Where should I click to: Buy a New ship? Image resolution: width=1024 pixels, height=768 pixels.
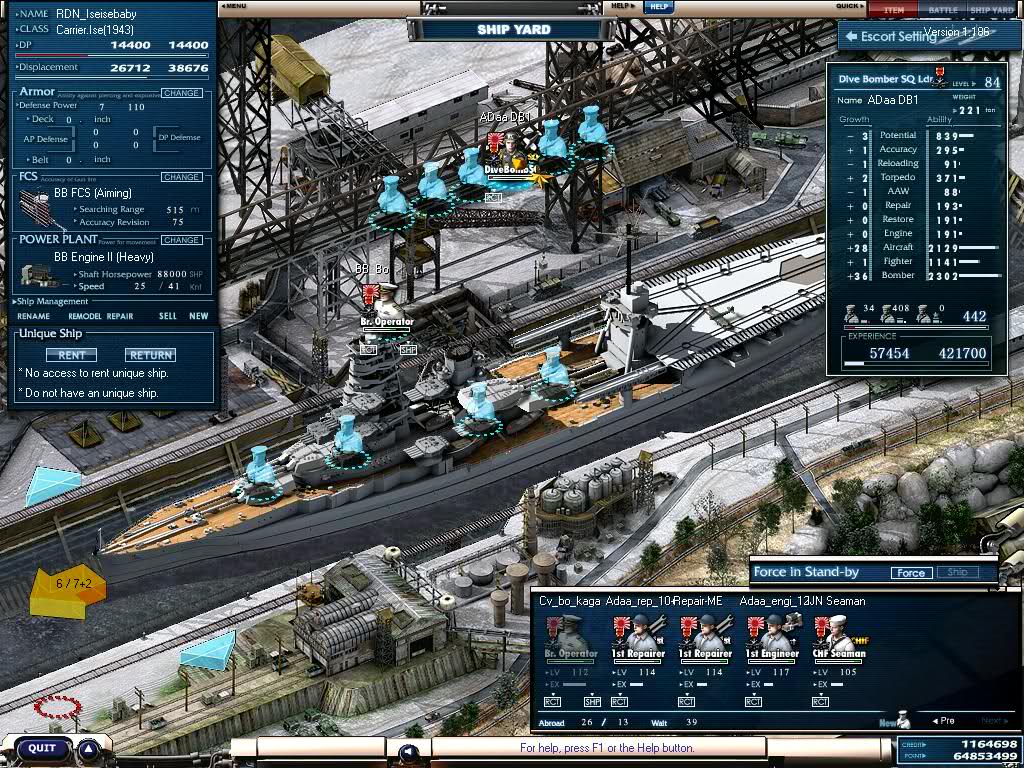coord(199,316)
